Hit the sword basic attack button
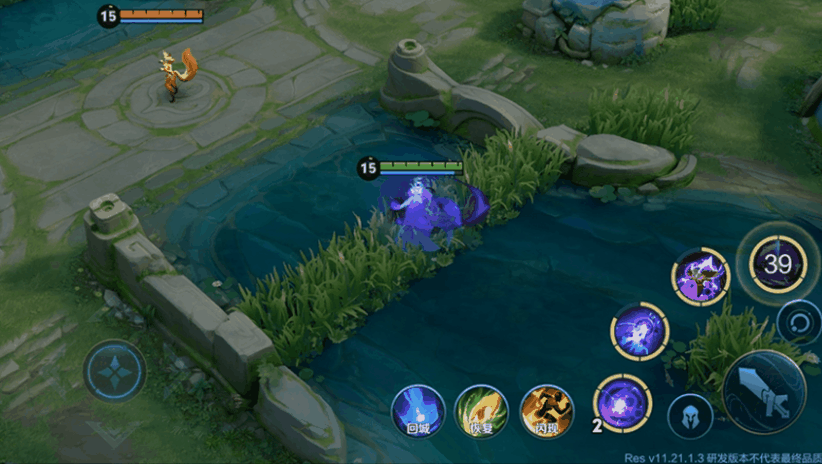 click(765, 391)
